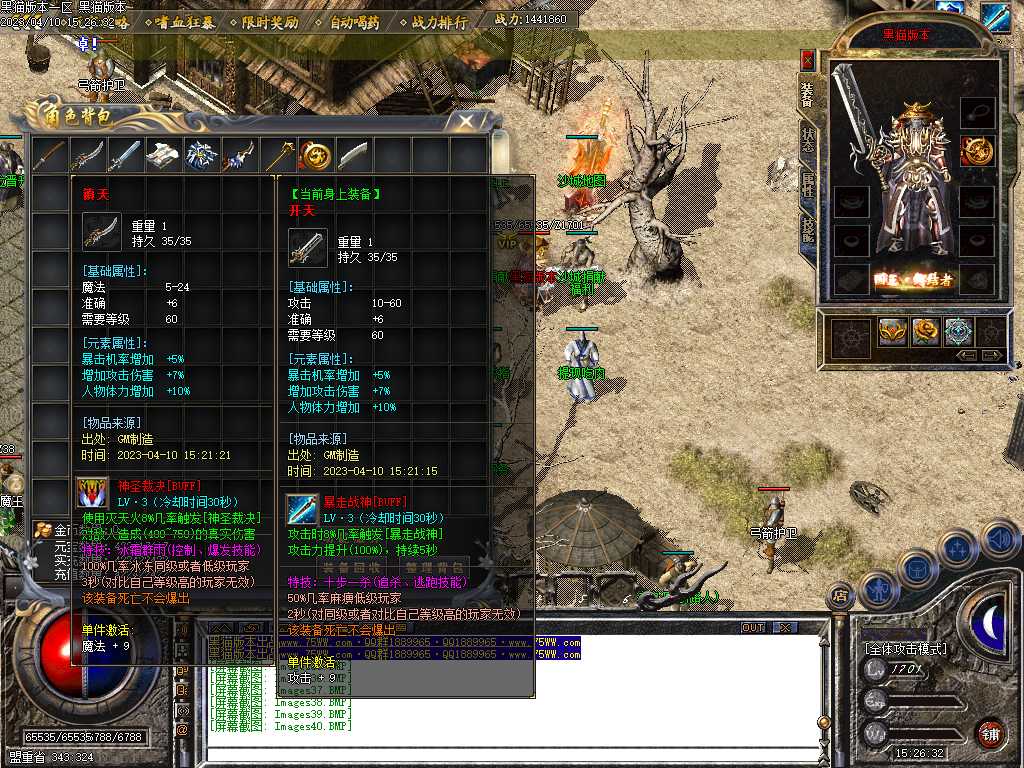
Task: Click the 店 store round button
Action: (x=839, y=597)
